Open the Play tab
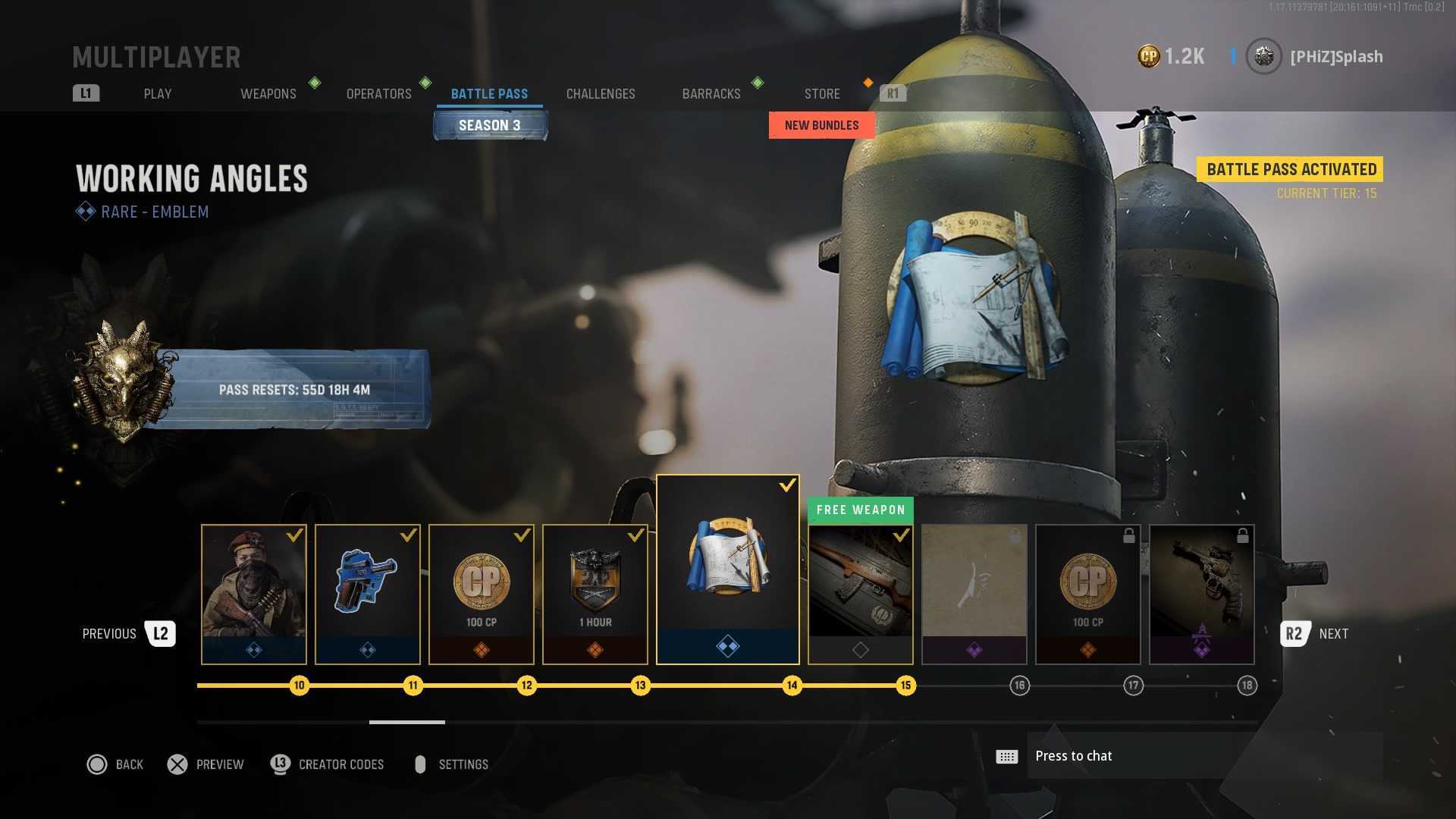Viewport: 1456px width, 819px height. [x=158, y=94]
